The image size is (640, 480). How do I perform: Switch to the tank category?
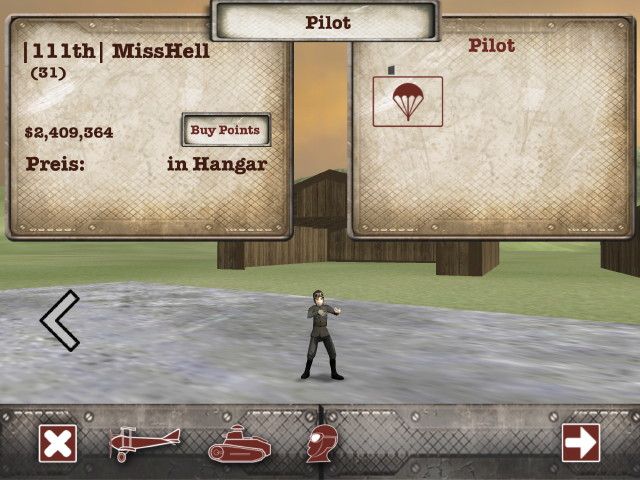239,444
